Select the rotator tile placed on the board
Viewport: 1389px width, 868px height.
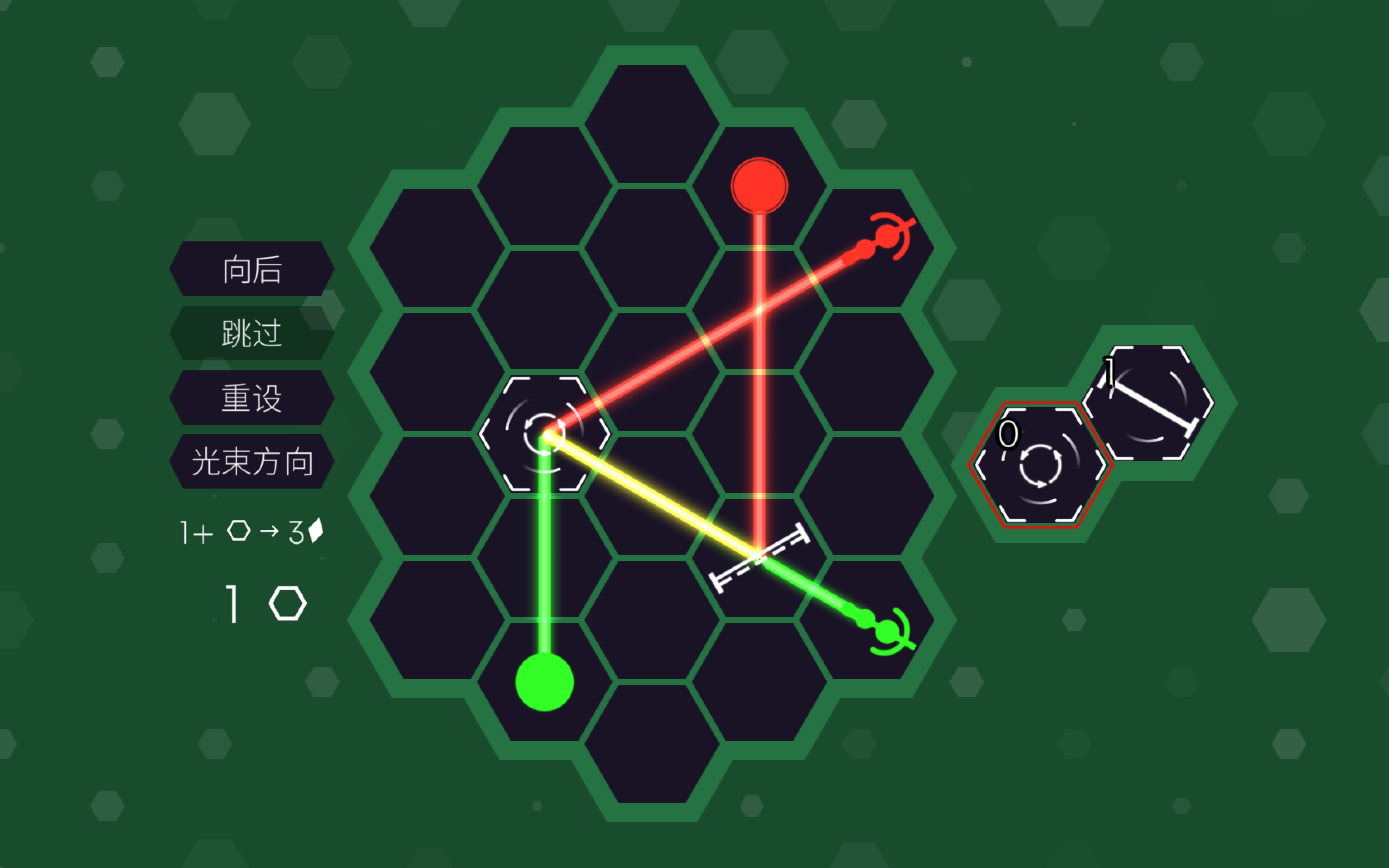tap(544, 434)
